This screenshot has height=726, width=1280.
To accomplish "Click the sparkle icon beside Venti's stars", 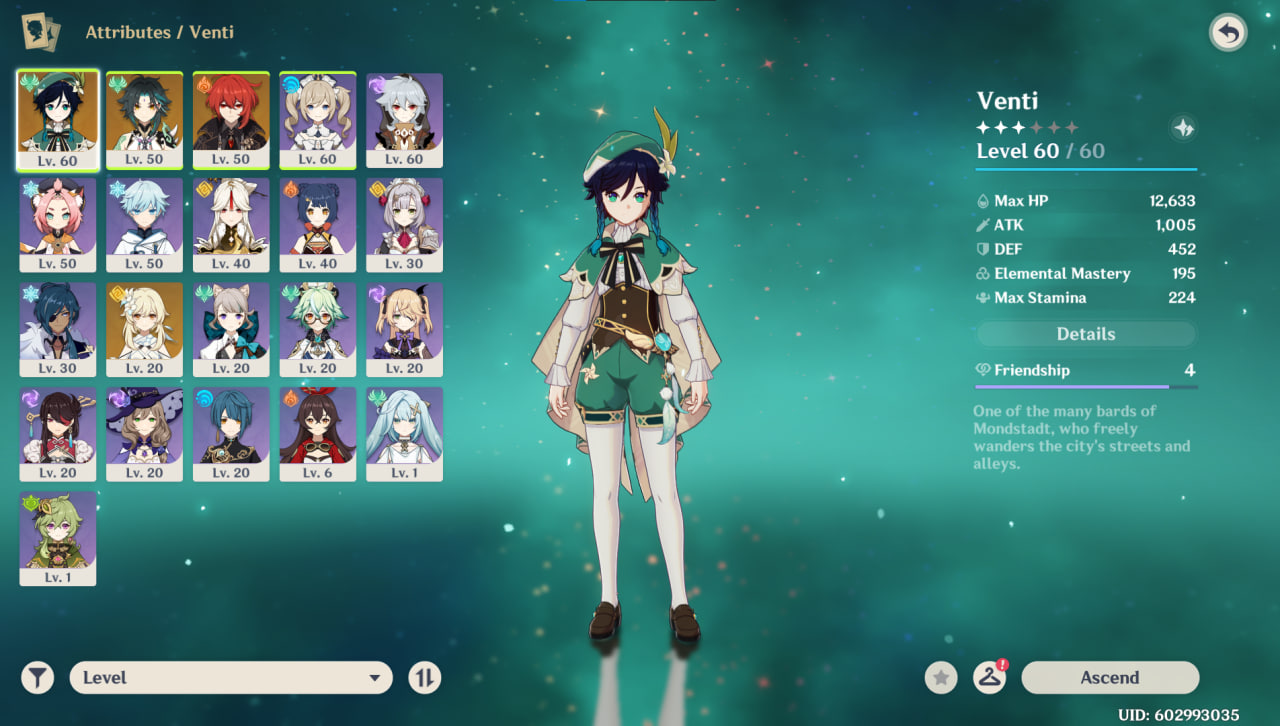I will pos(1183,128).
